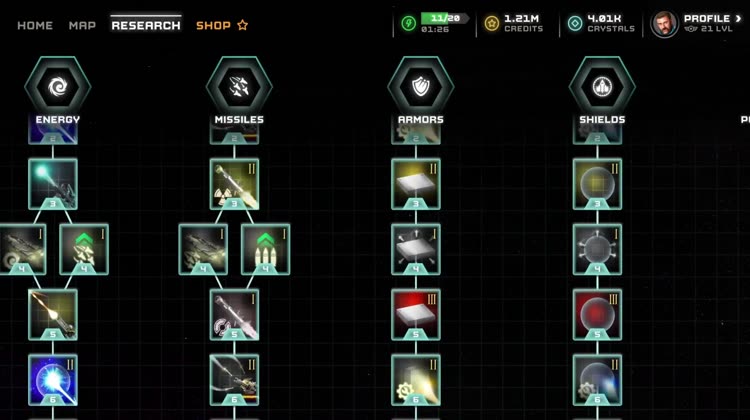
Task: Open the crystals currency icon
Action: click(575, 24)
